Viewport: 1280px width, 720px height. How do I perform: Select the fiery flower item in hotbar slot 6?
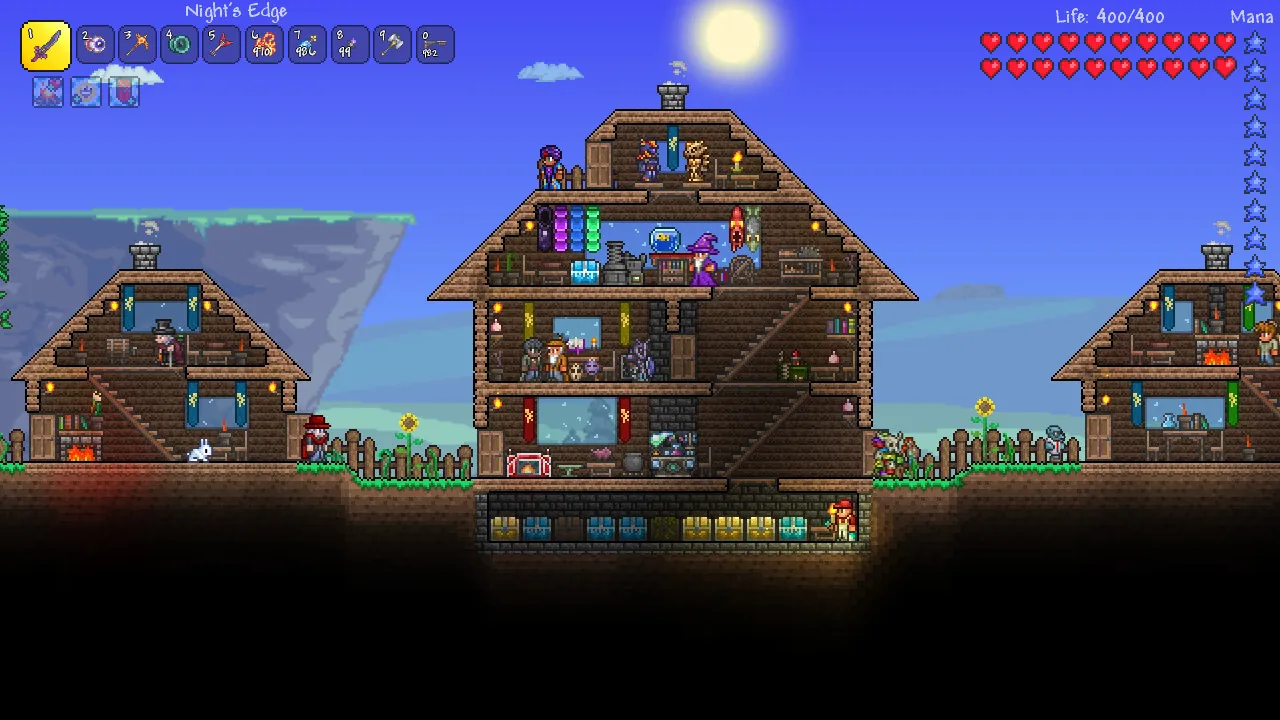[x=264, y=44]
